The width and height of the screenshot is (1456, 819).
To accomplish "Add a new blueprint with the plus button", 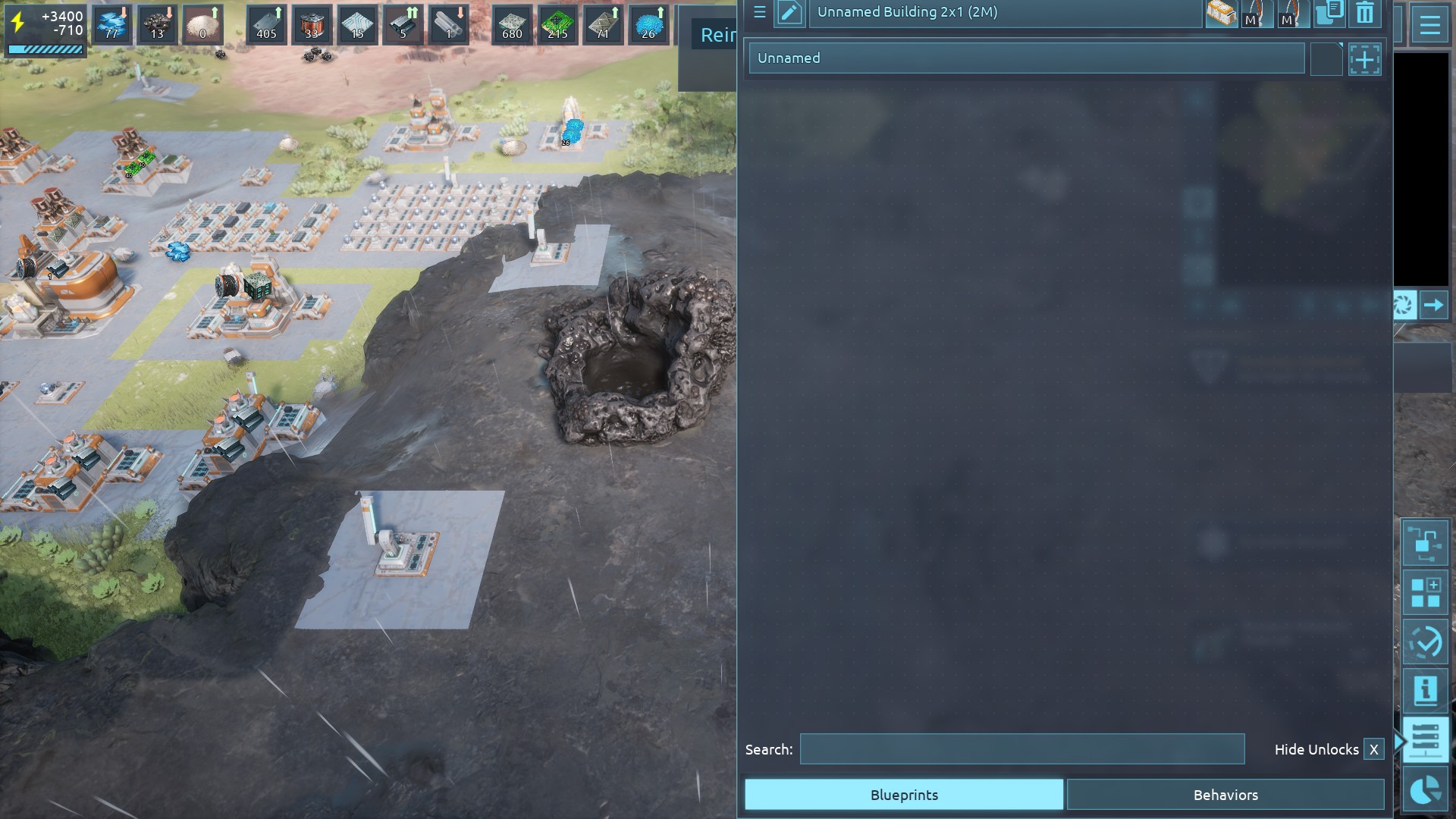I will tap(1364, 59).
